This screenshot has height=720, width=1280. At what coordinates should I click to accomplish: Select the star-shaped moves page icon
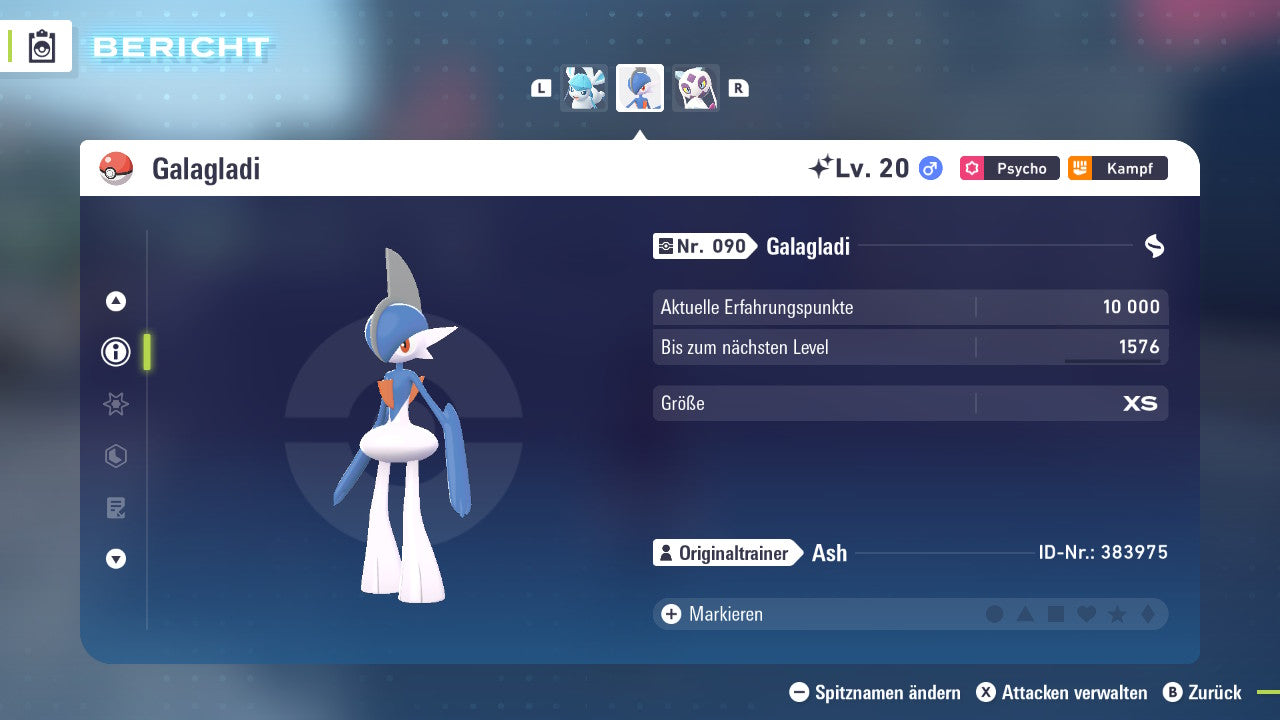pos(115,404)
